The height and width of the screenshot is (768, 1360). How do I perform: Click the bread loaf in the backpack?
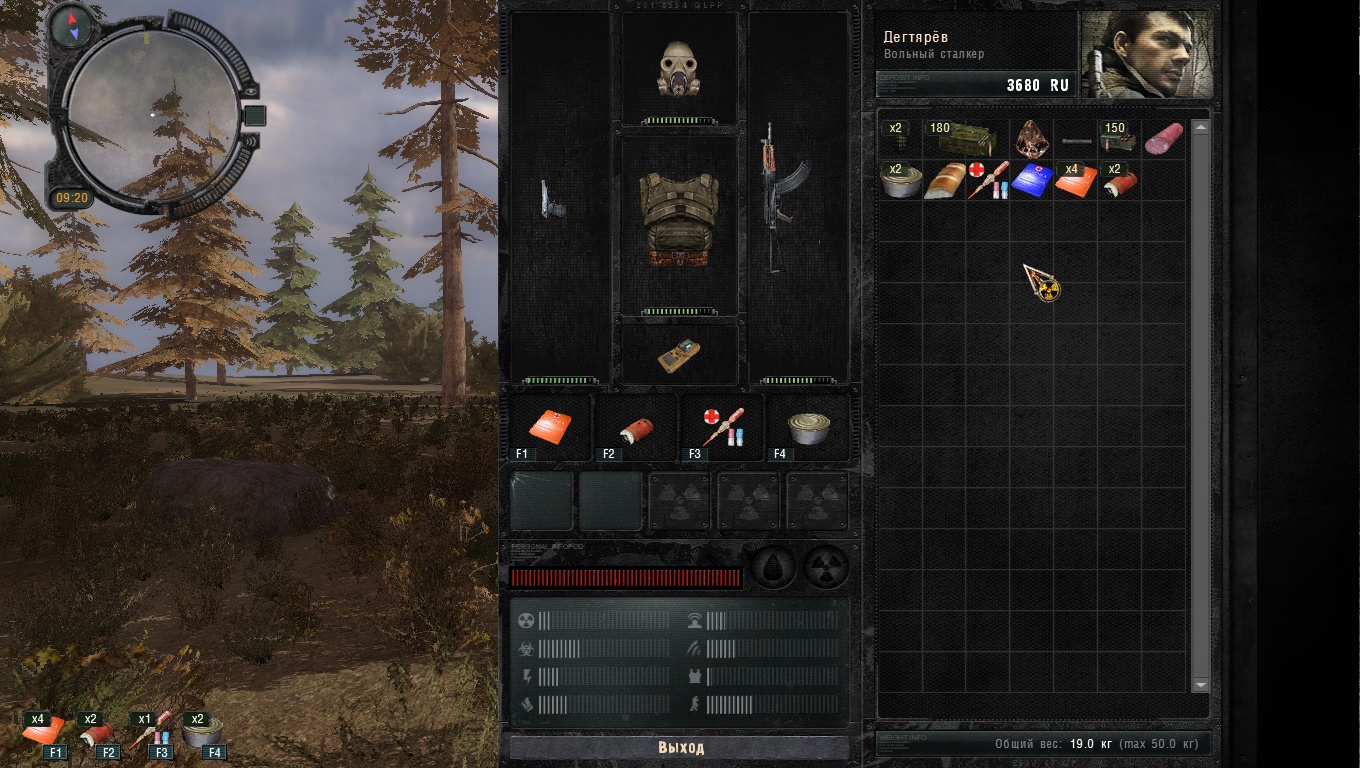944,182
